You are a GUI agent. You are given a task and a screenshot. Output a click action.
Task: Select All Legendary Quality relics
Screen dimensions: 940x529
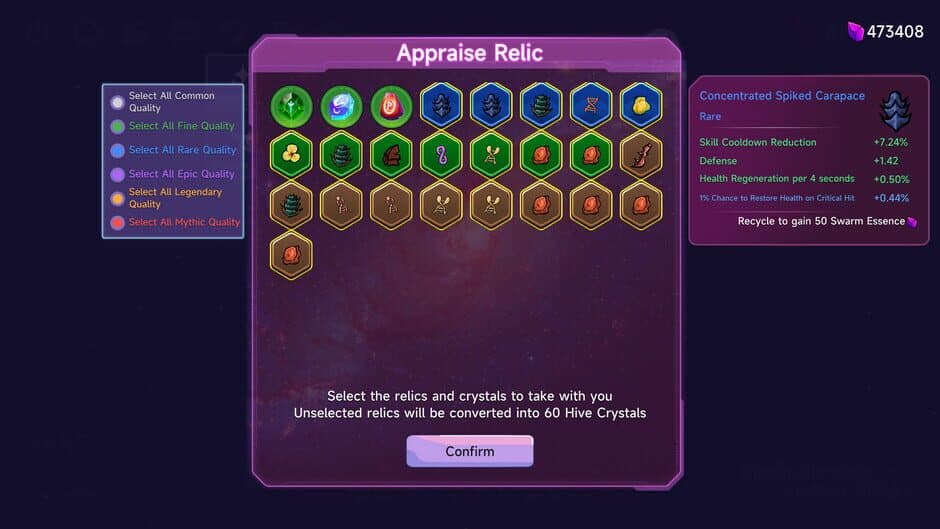118,198
